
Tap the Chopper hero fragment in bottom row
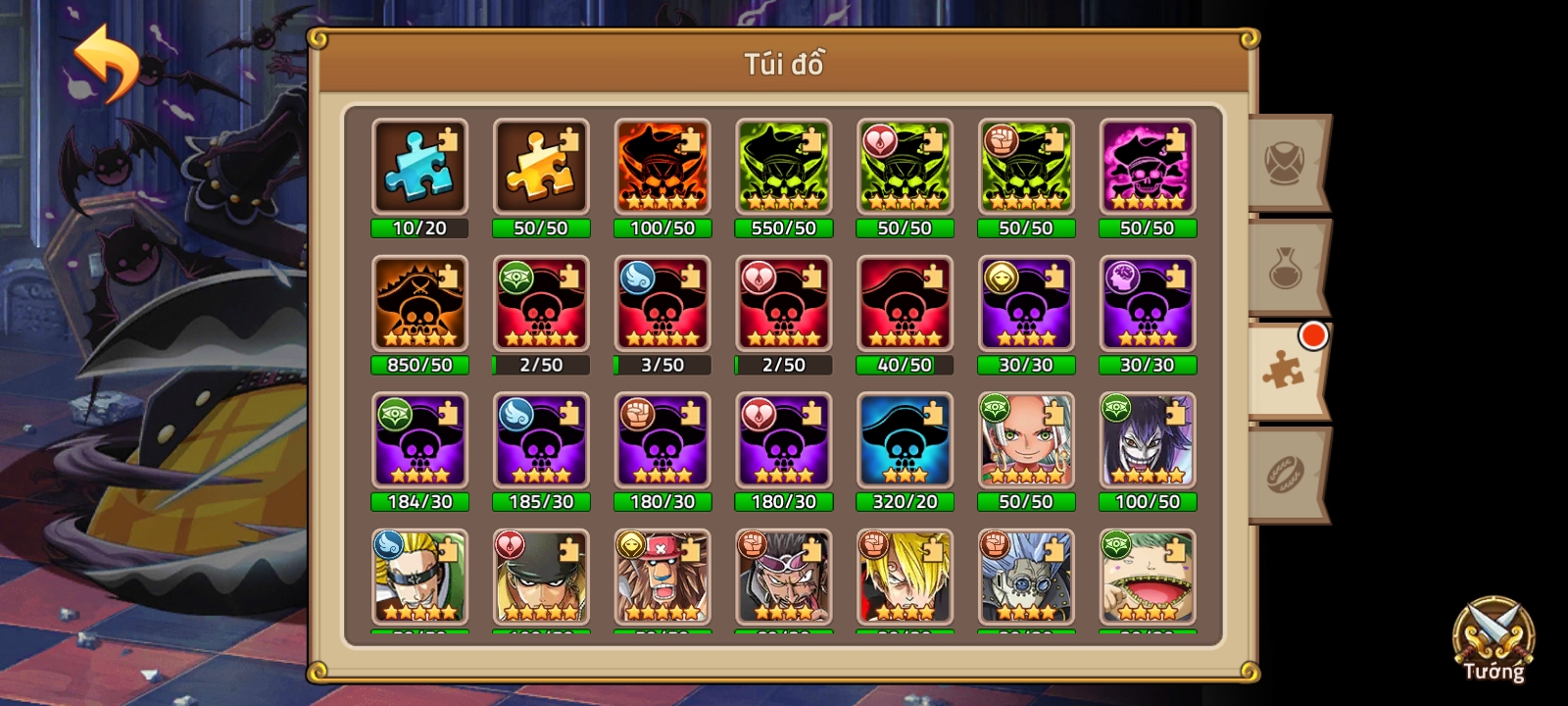point(662,579)
